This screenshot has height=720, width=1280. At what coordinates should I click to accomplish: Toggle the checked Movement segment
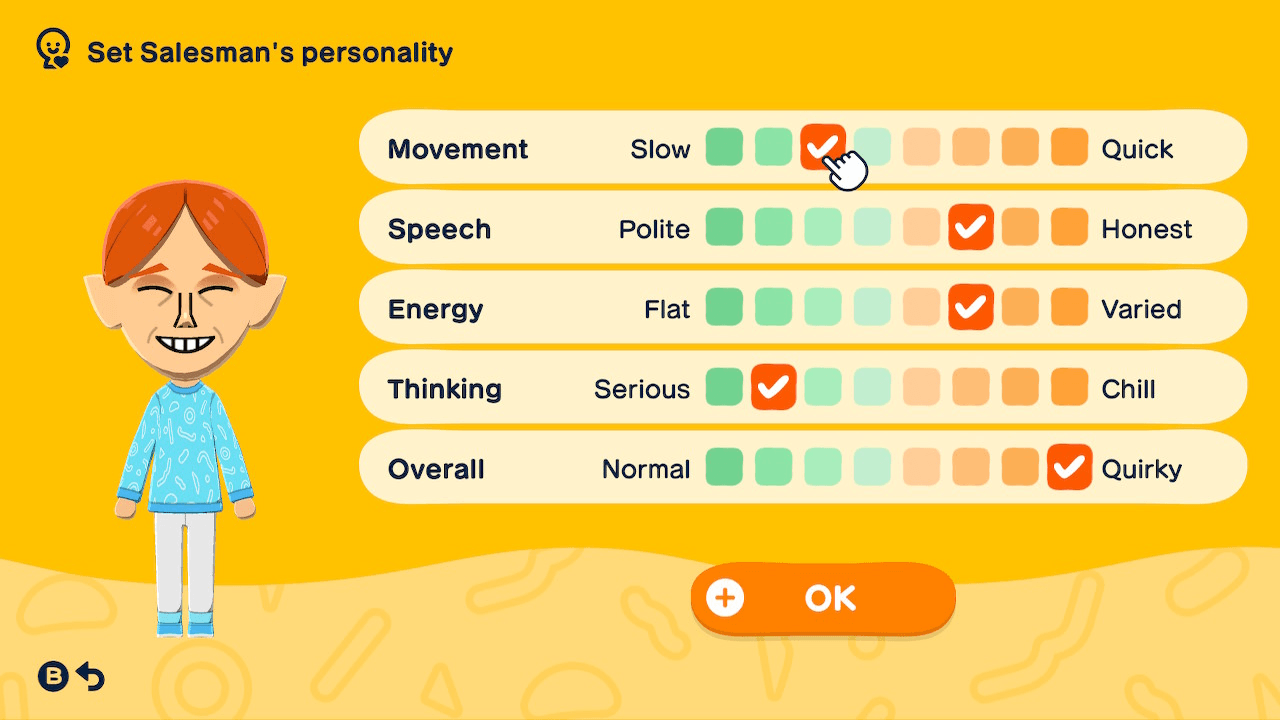(x=822, y=148)
